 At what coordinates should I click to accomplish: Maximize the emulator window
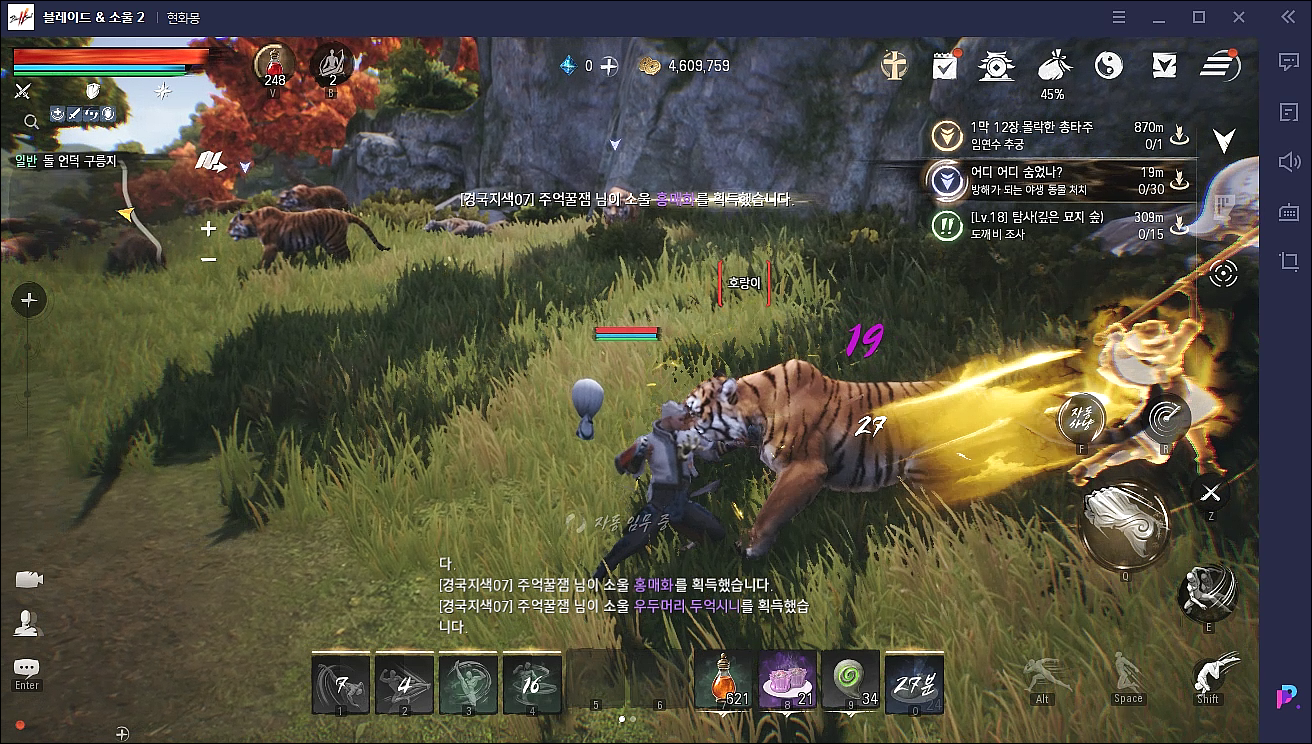1199,17
